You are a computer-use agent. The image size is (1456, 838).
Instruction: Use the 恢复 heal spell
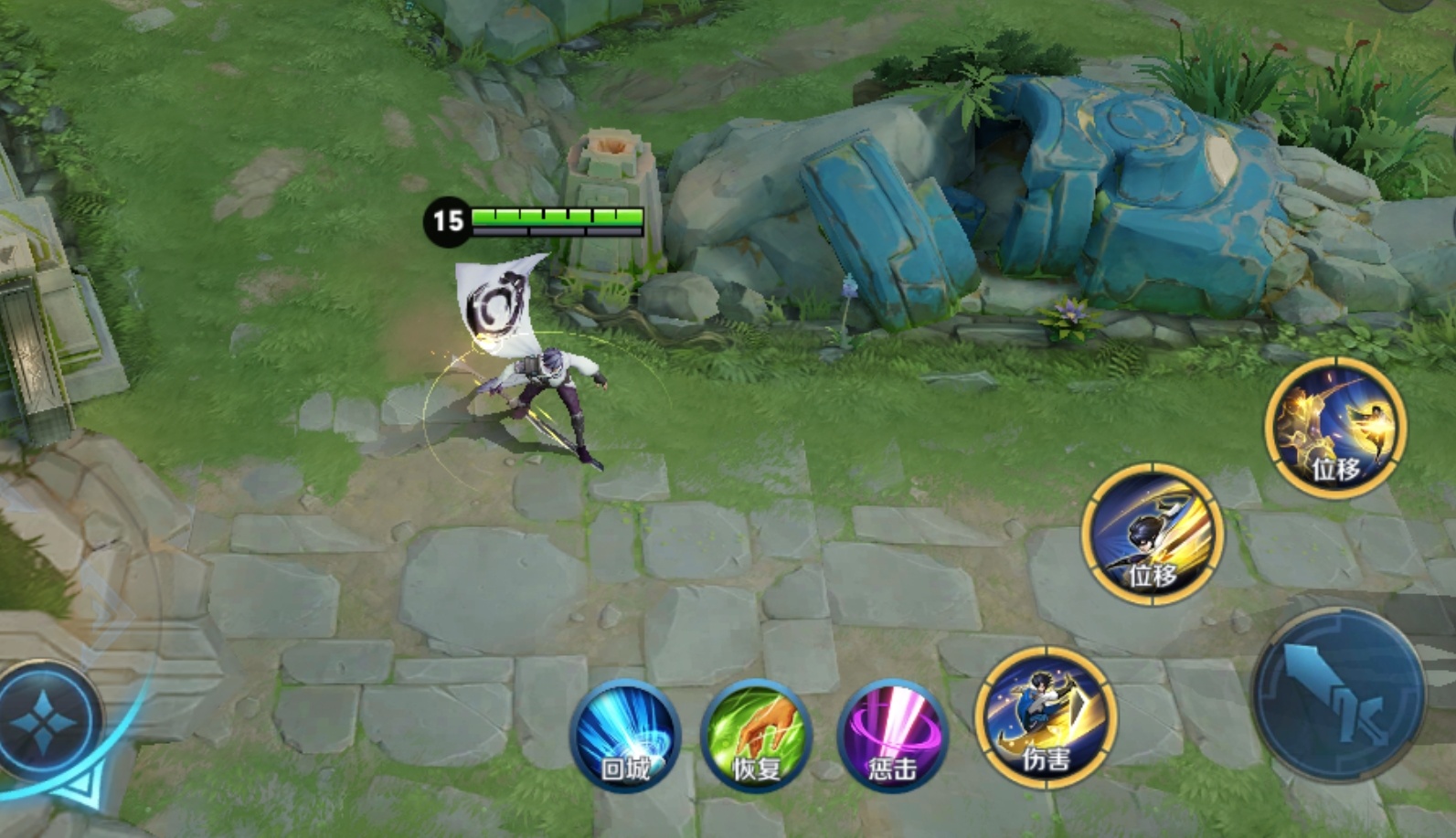pyautogui.click(x=757, y=737)
